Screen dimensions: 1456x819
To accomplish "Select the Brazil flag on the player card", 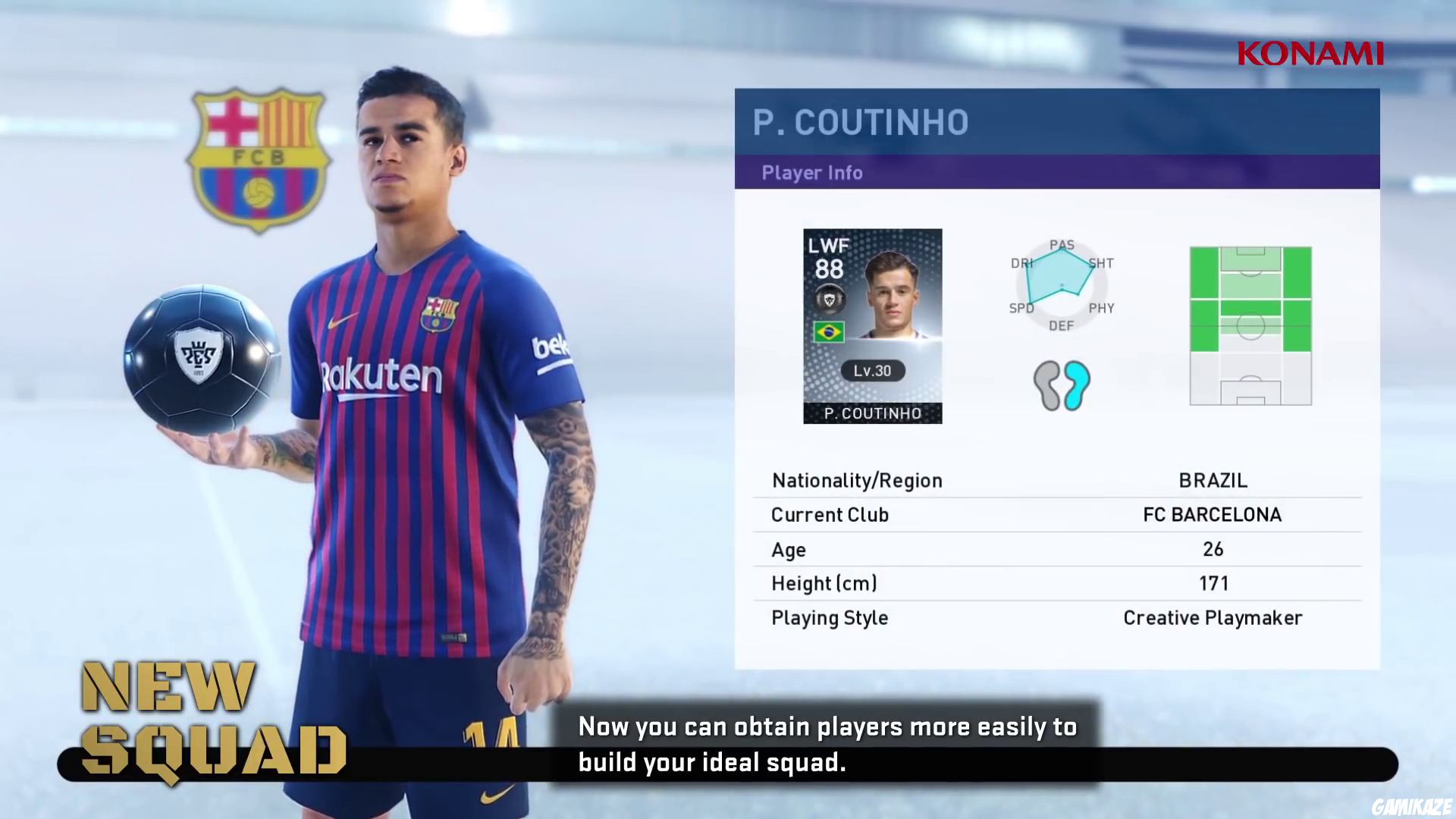I will coord(829,331).
